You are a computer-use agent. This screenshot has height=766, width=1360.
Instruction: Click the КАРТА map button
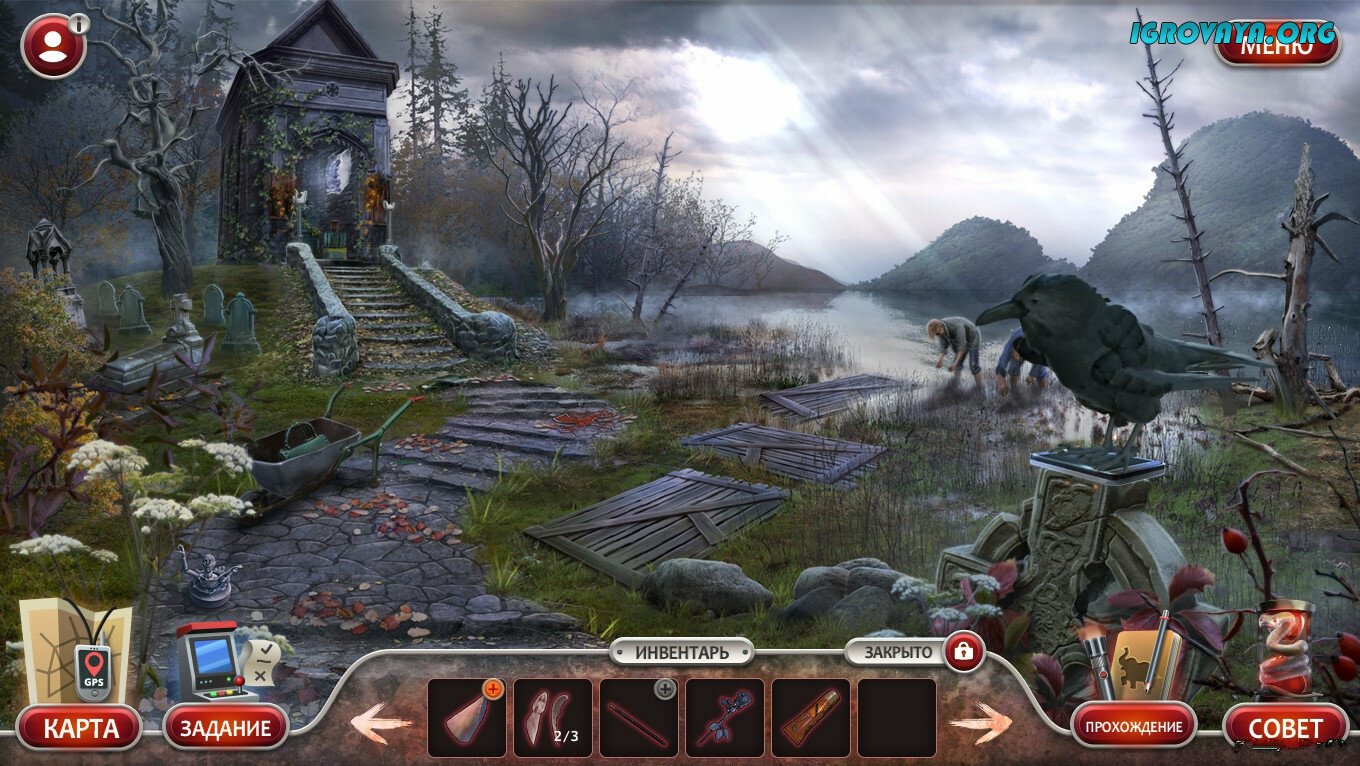79,727
